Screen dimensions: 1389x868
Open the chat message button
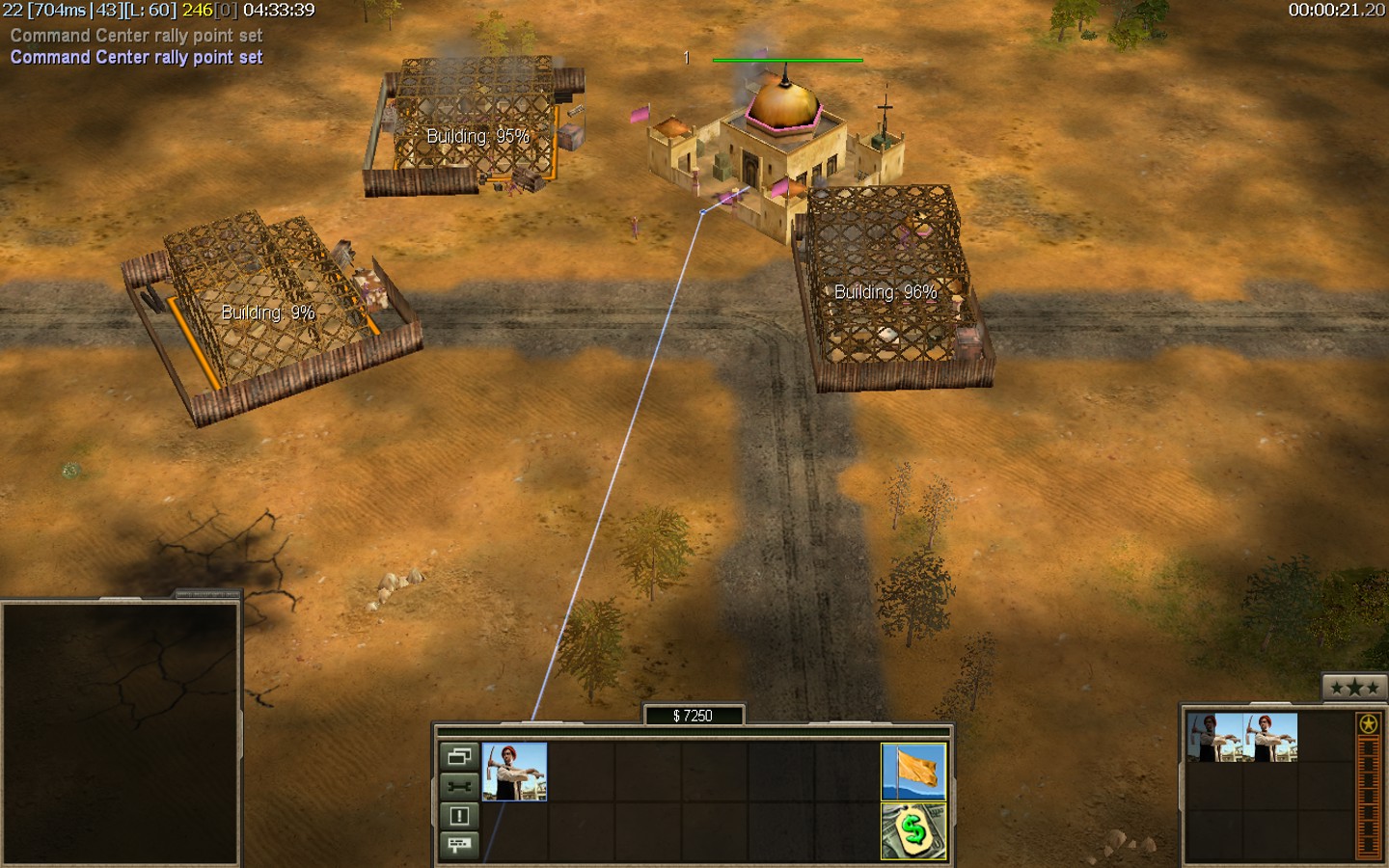click(x=459, y=846)
